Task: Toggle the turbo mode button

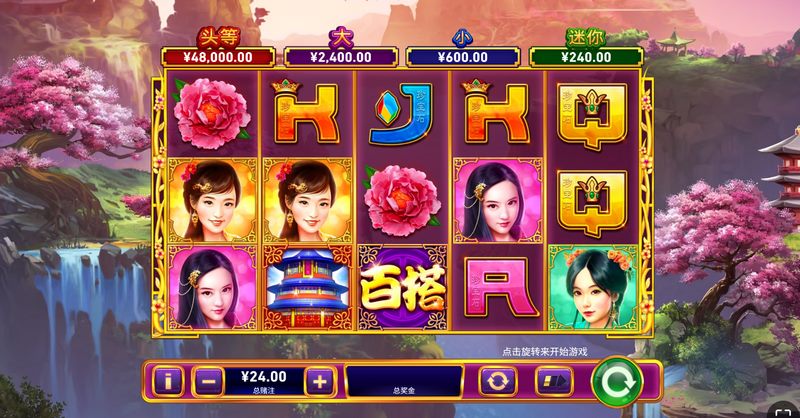Action: tap(553, 381)
